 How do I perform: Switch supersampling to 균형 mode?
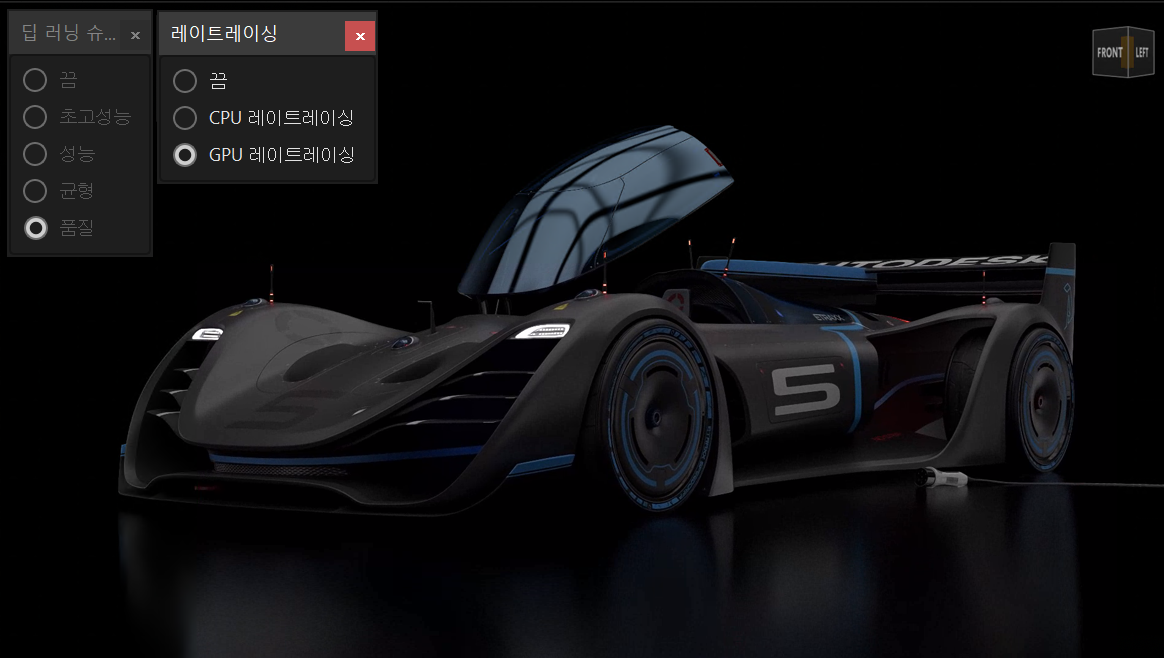(x=35, y=191)
